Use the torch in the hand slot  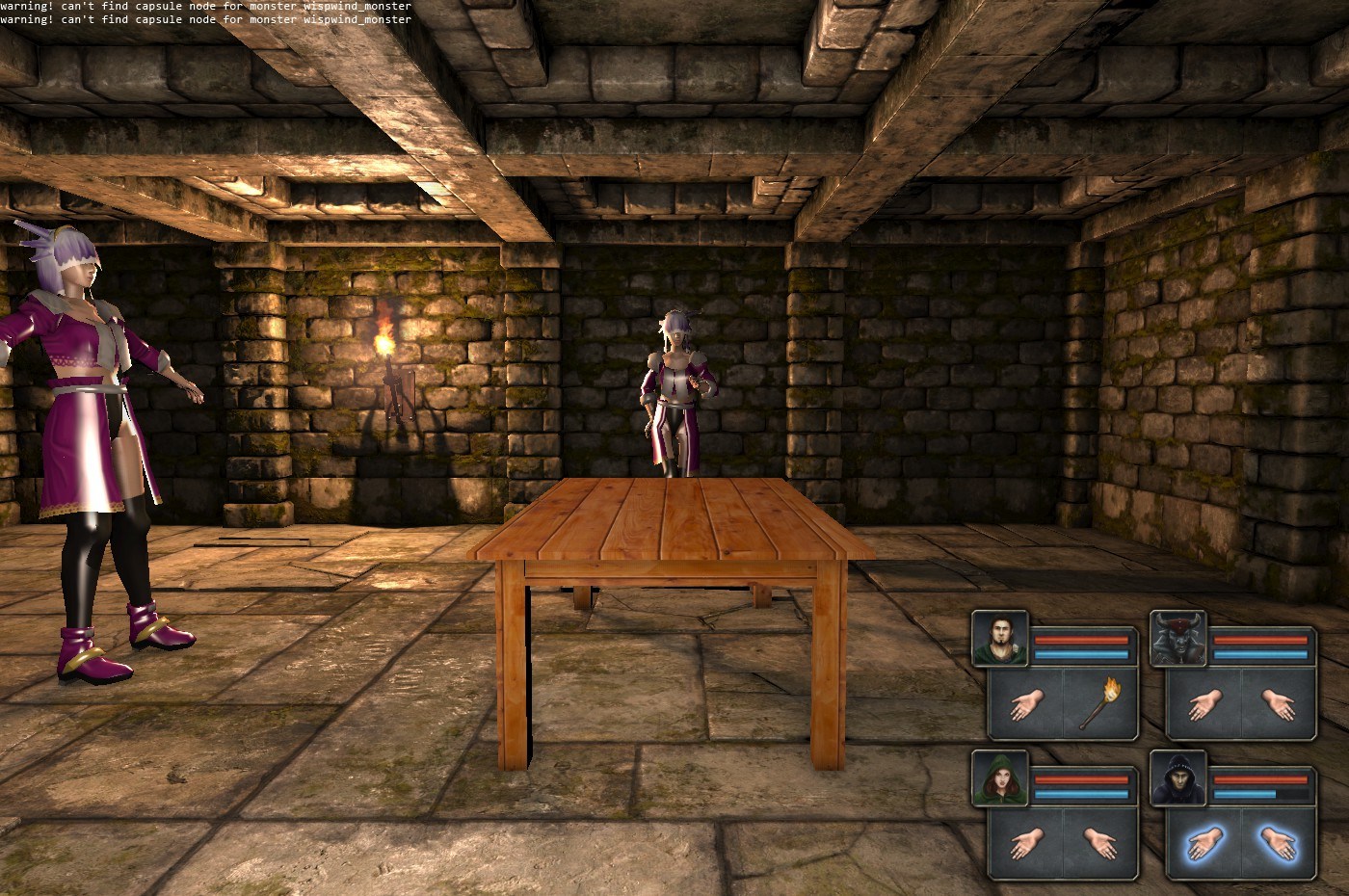coord(1099,704)
